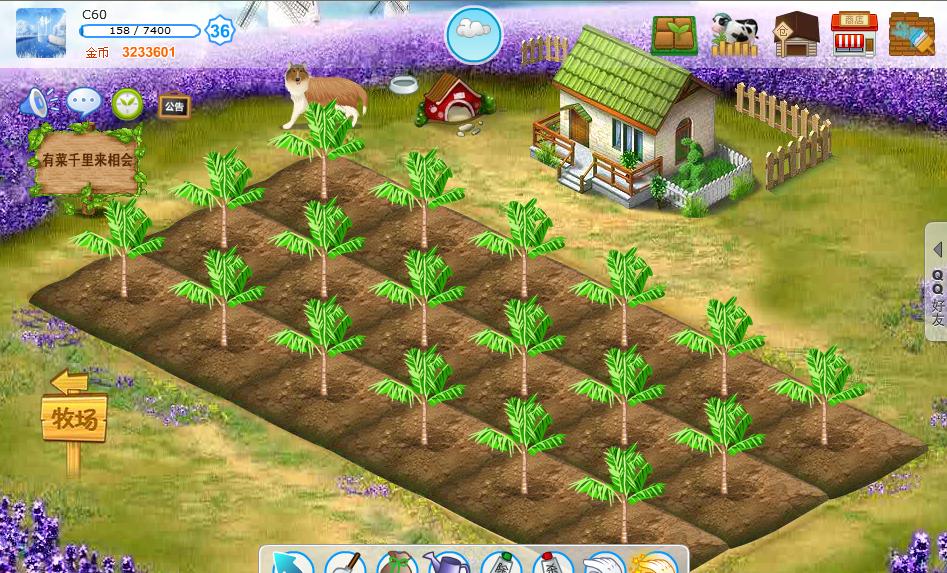Open the warehouse barn icon
The width and height of the screenshot is (947, 573).
coord(796,34)
